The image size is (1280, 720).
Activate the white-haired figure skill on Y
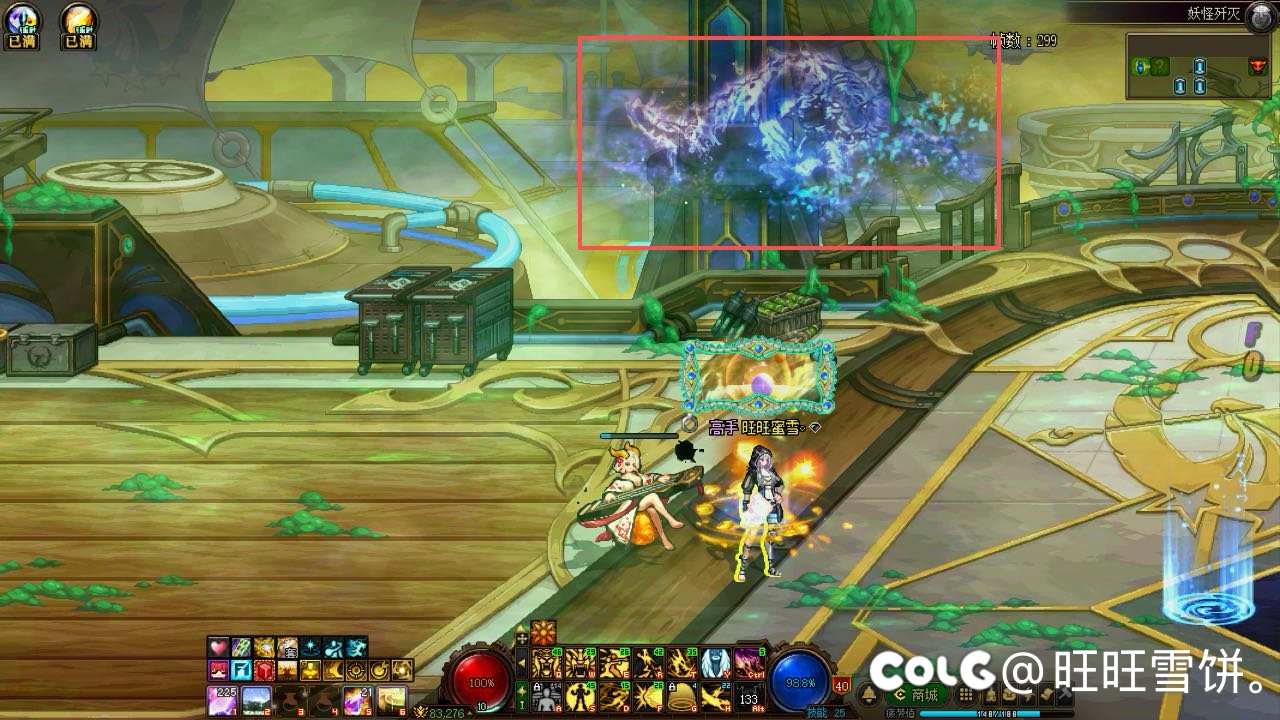[715, 663]
